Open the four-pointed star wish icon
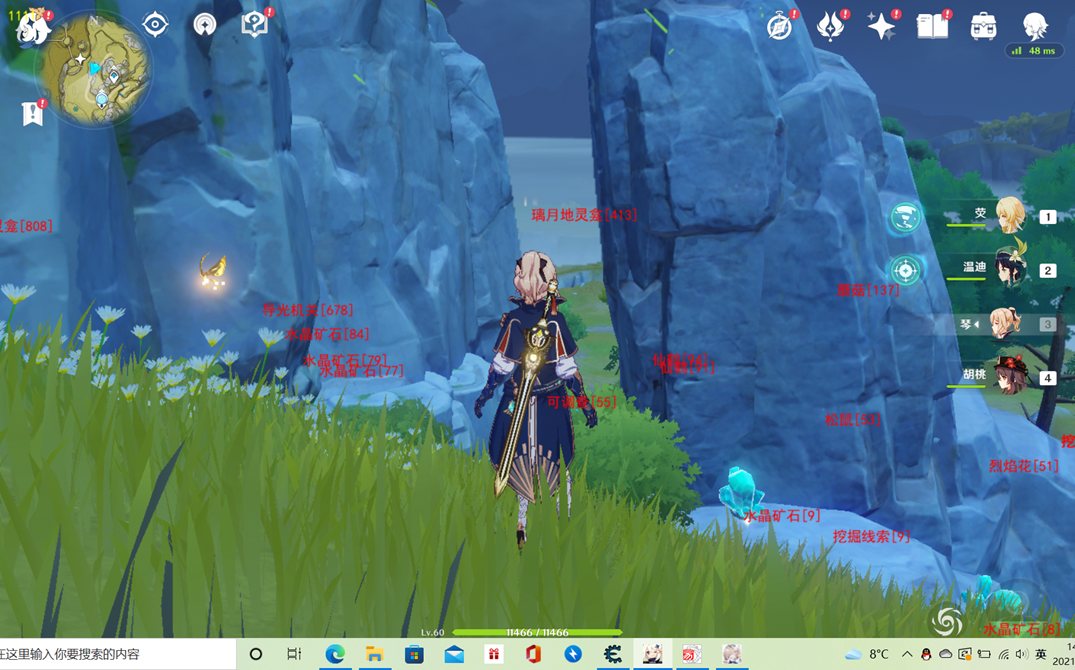 coord(881,26)
